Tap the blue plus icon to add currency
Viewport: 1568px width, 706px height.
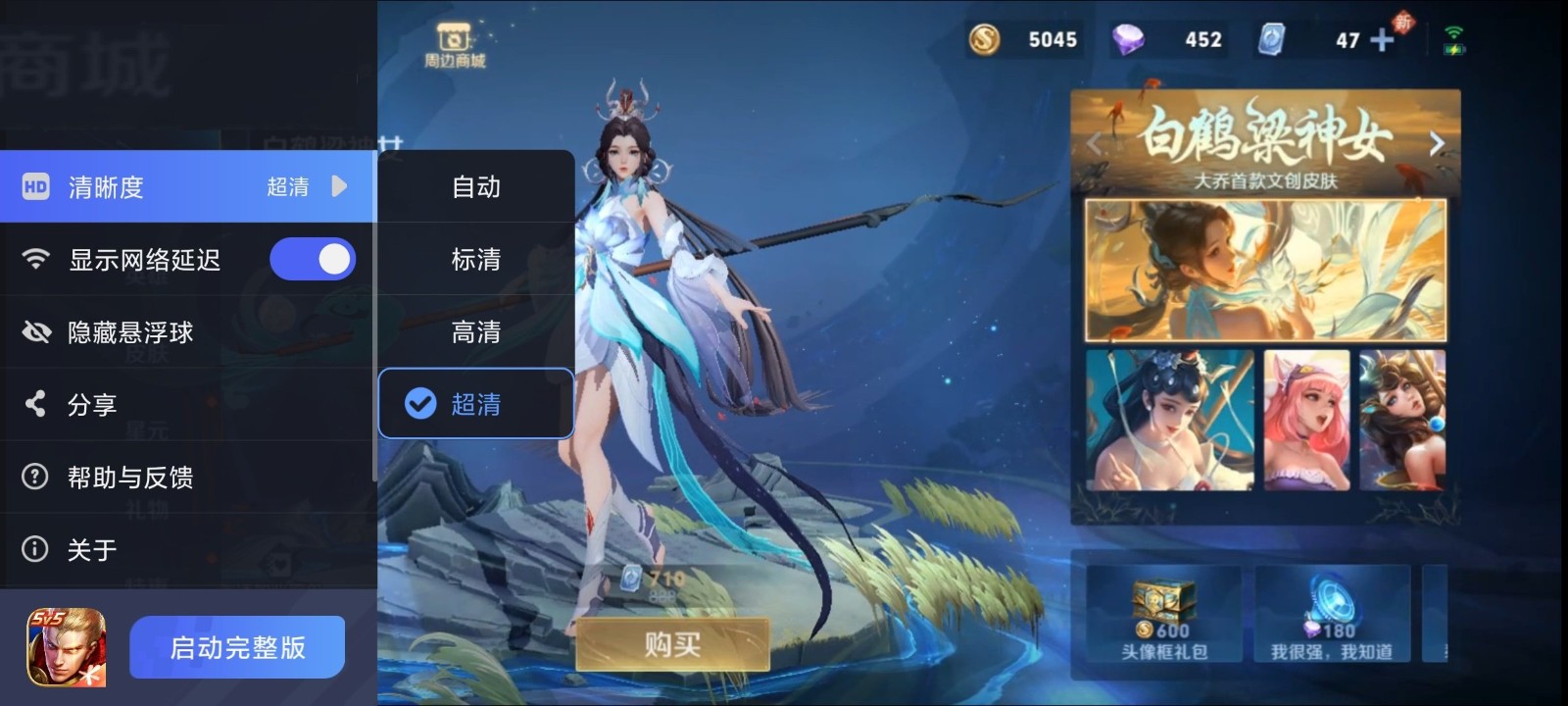[1381, 40]
